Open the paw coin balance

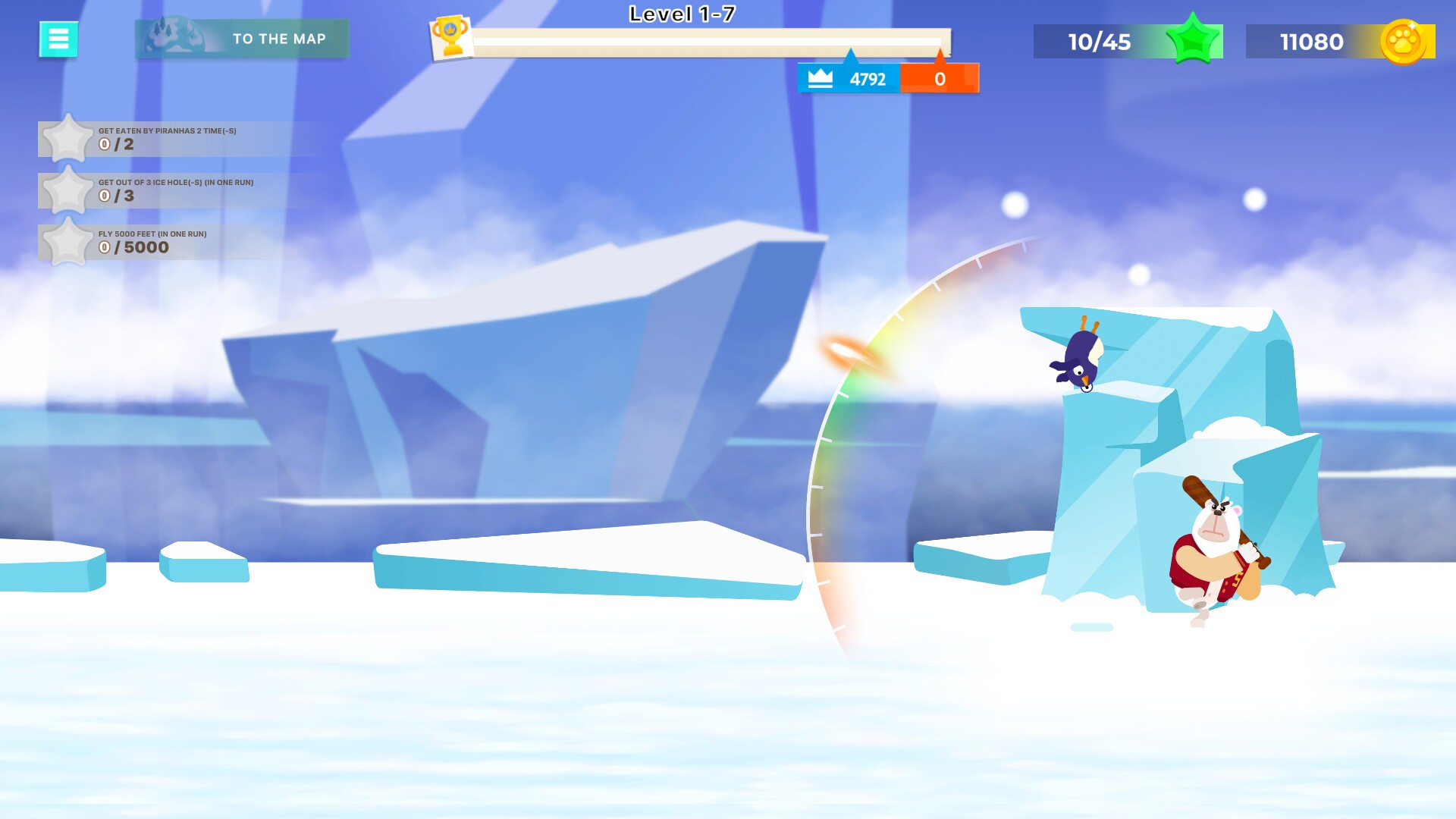point(1339,42)
